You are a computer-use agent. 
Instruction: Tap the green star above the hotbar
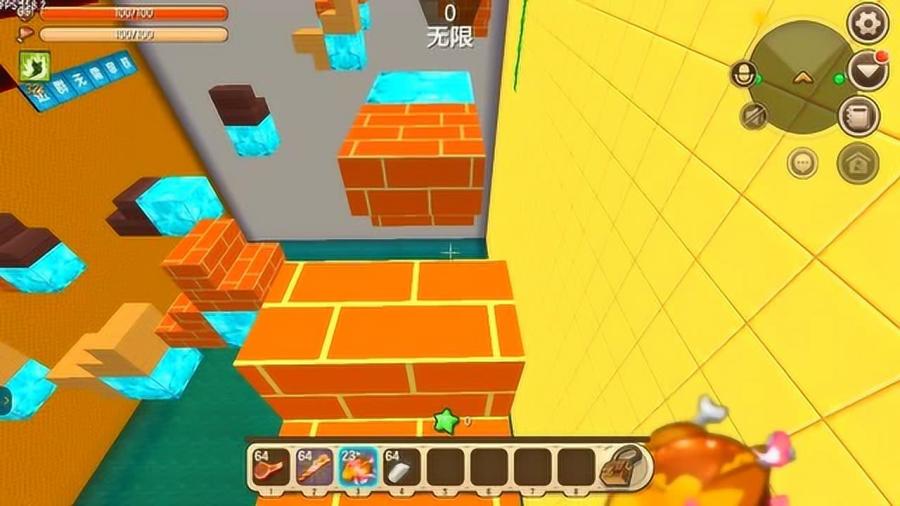(x=446, y=422)
